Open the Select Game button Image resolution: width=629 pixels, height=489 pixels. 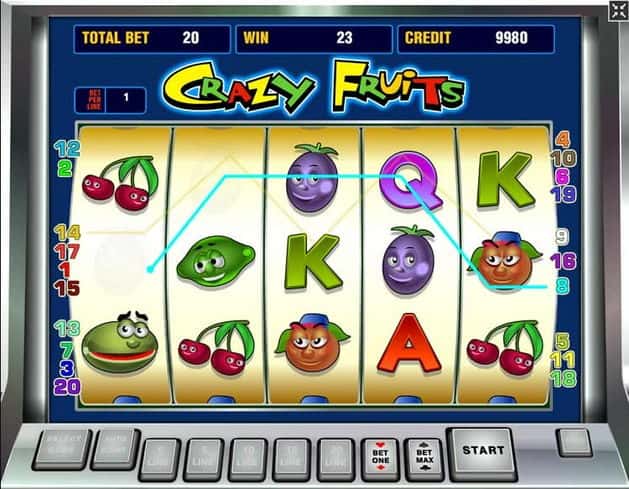(60, 450)
